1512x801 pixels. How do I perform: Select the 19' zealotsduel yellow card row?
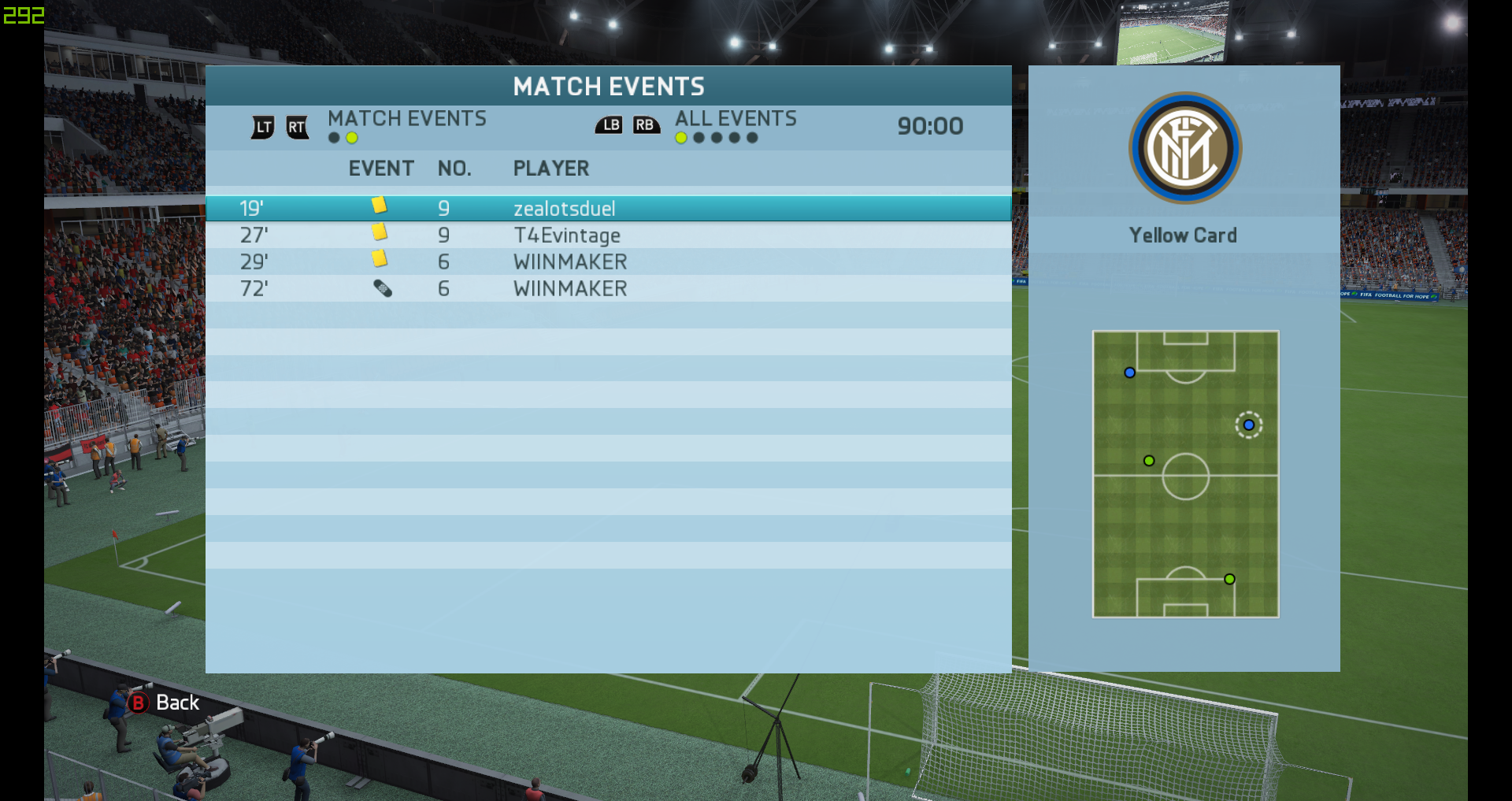(608, 209)
